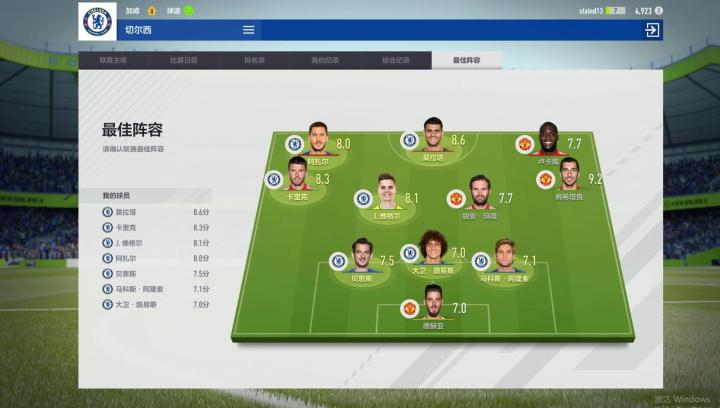Screen dimensions: 720x408
Task: Click 卢卡库's player portrait on the pitch
Action: [x=547, y=138]
